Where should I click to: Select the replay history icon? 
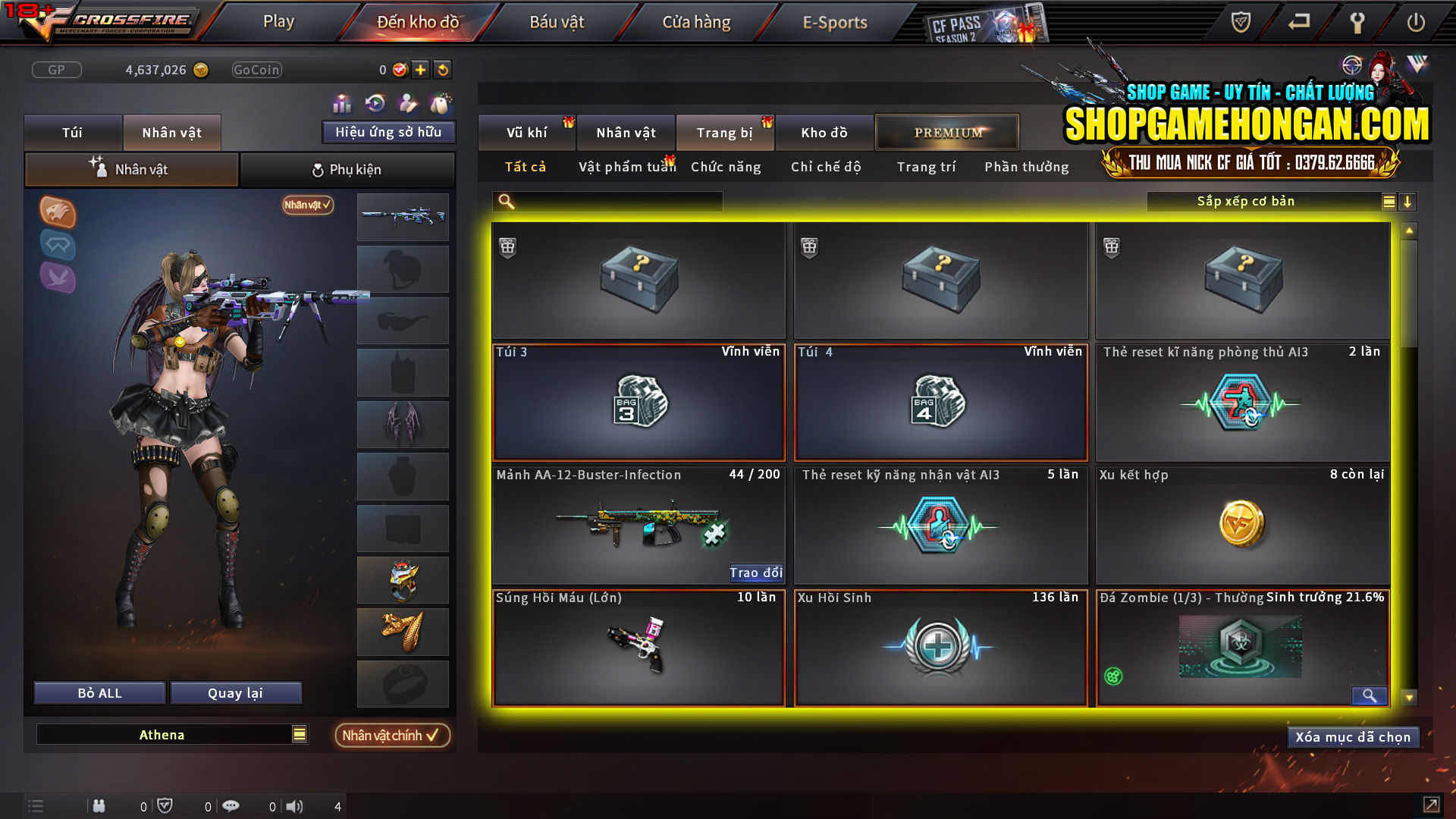coord(375,102)
